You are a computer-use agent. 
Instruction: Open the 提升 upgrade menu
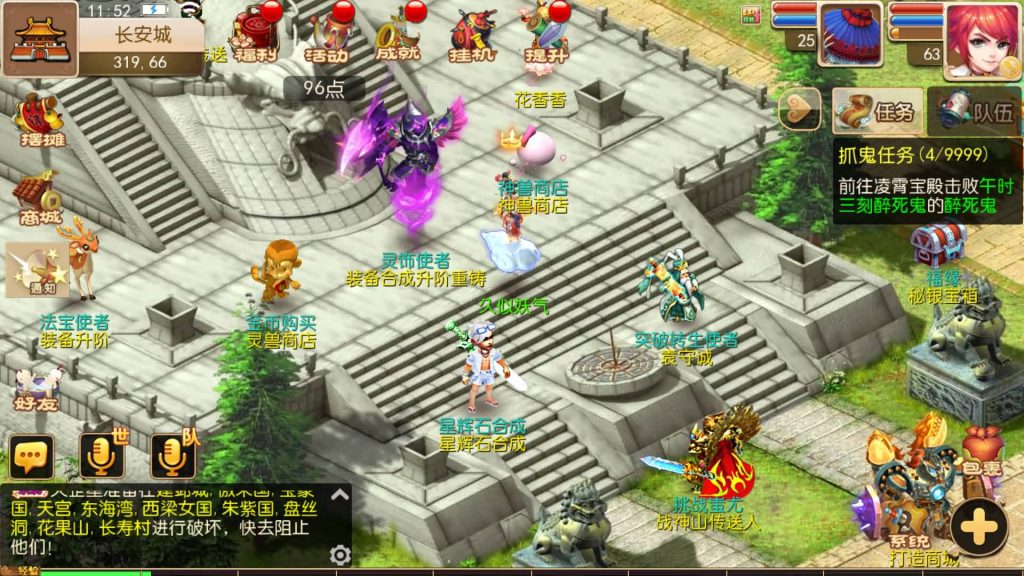pyautogui.click(x=545, y=37)
